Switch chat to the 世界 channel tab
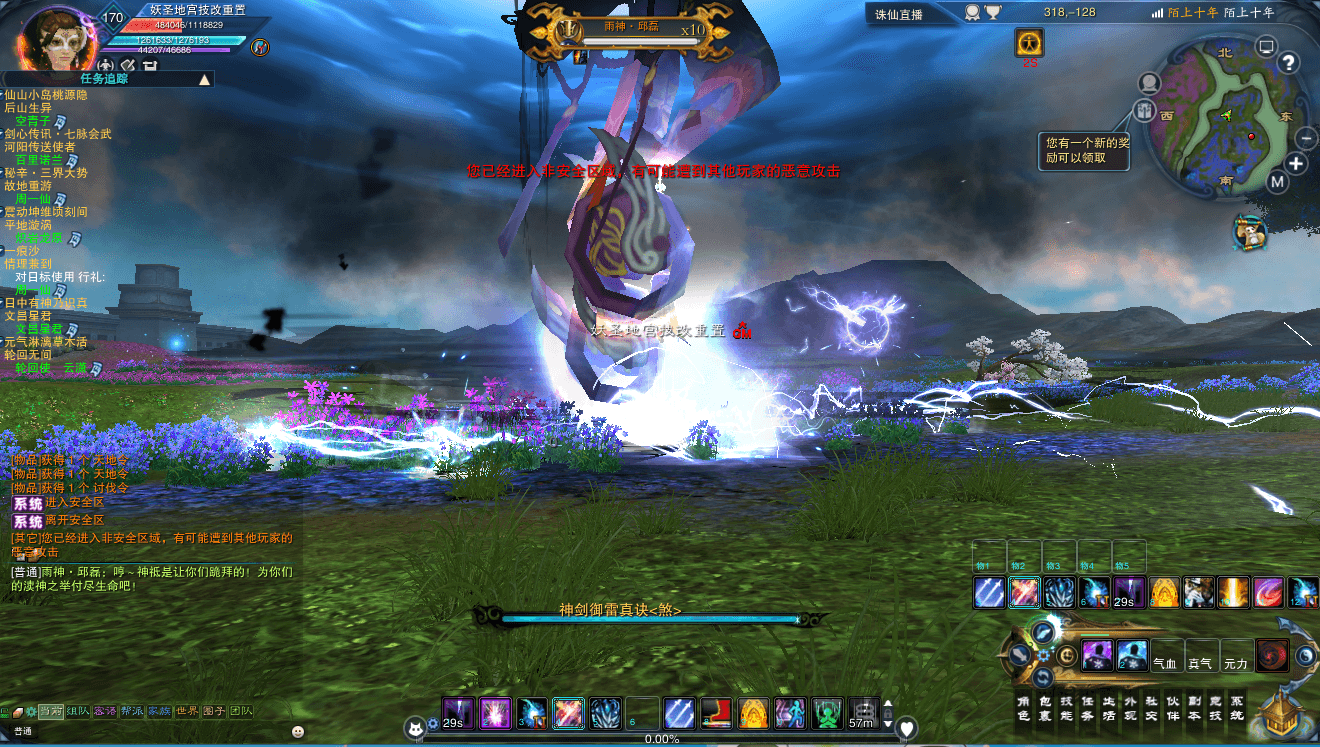Viewport: 1320px width, 747px height. pos(187,711)
